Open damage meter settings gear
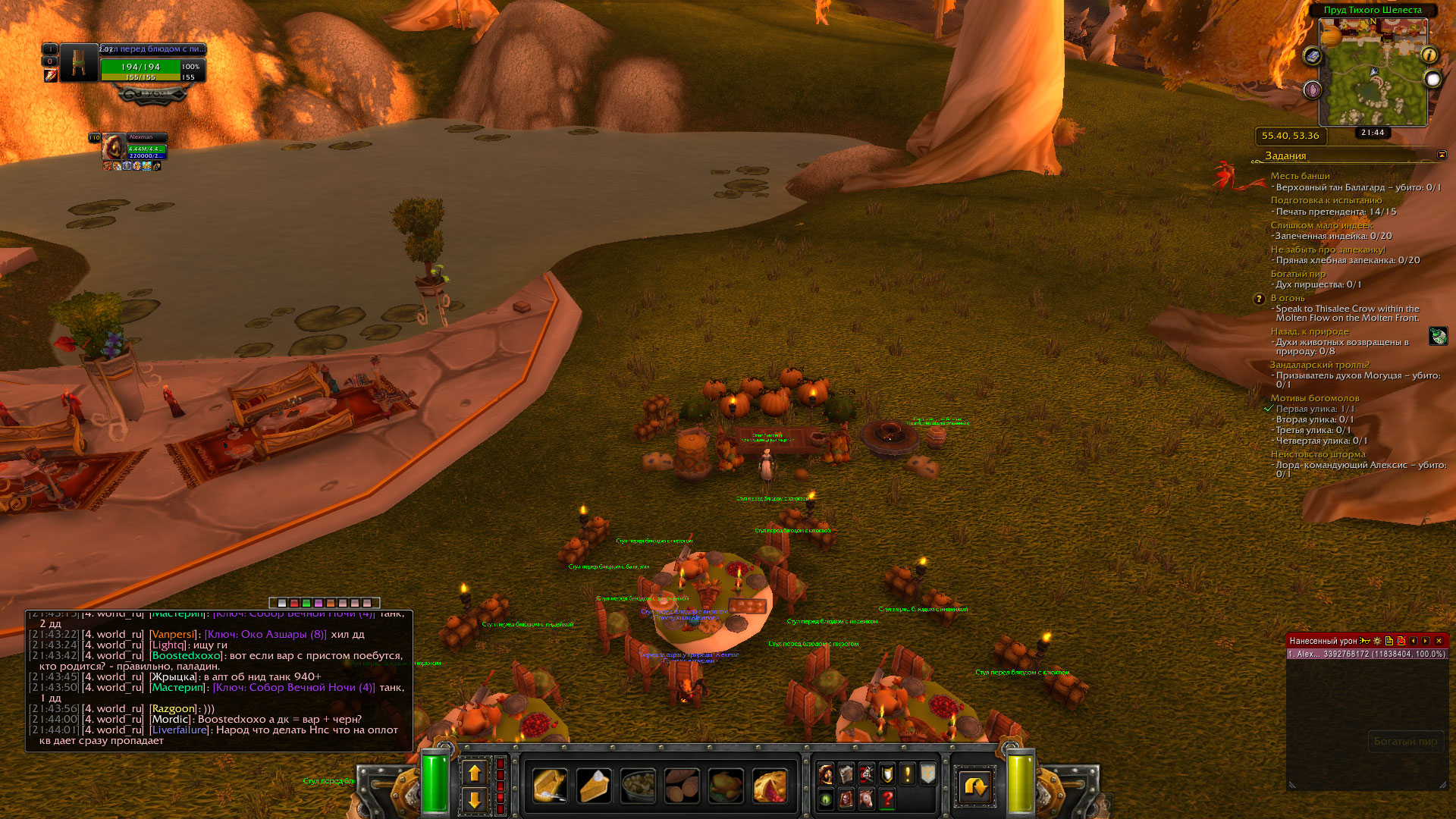Screen dimensions: 1456x819 1377,641
